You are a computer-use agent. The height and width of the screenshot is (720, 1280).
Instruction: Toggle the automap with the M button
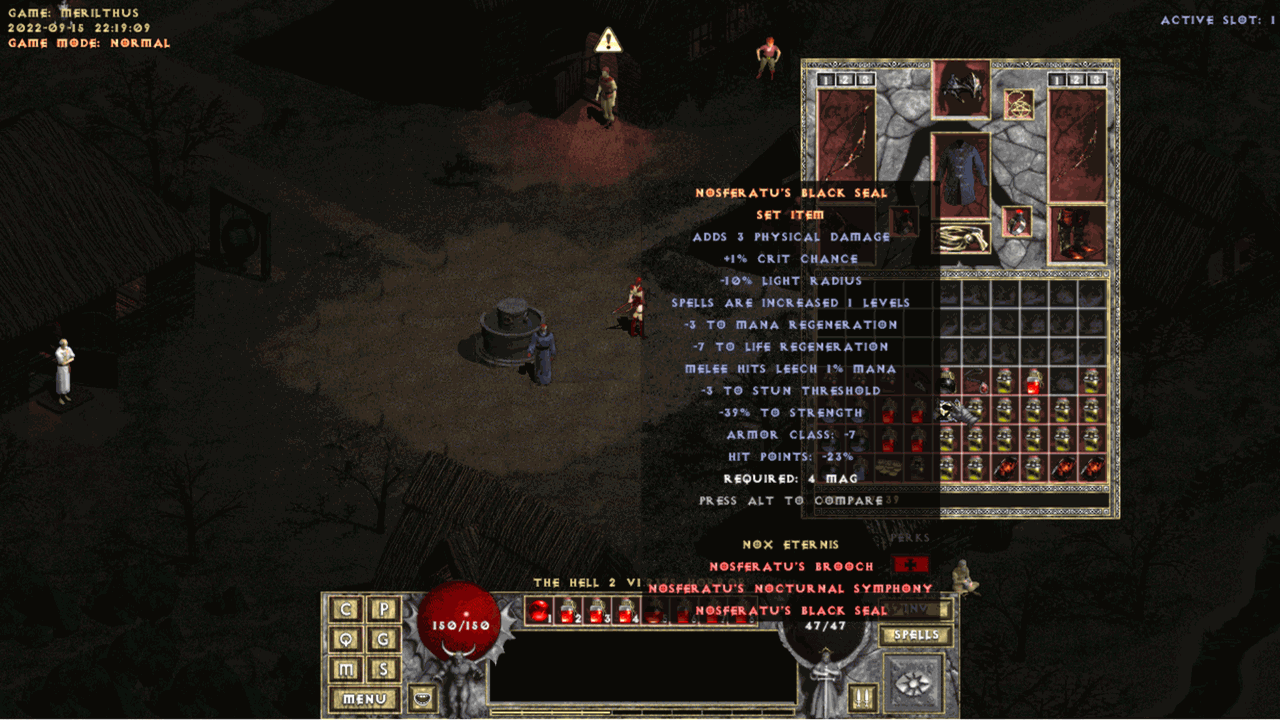click(x=346, y=669)
